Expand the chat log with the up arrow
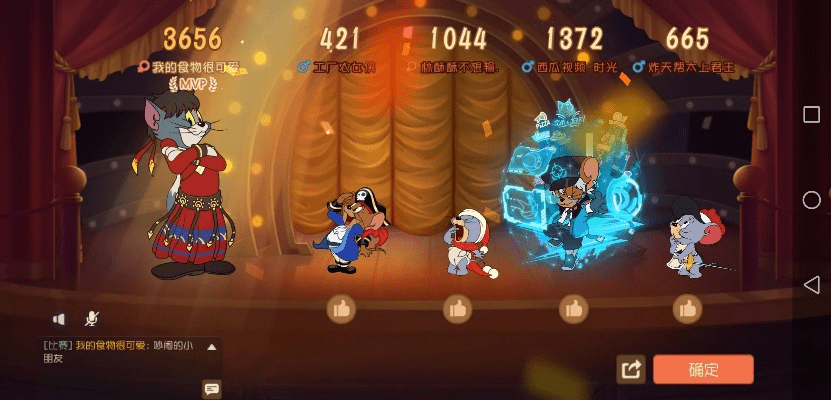The width and height of the screenshot is (831, 400). (211, 347)
